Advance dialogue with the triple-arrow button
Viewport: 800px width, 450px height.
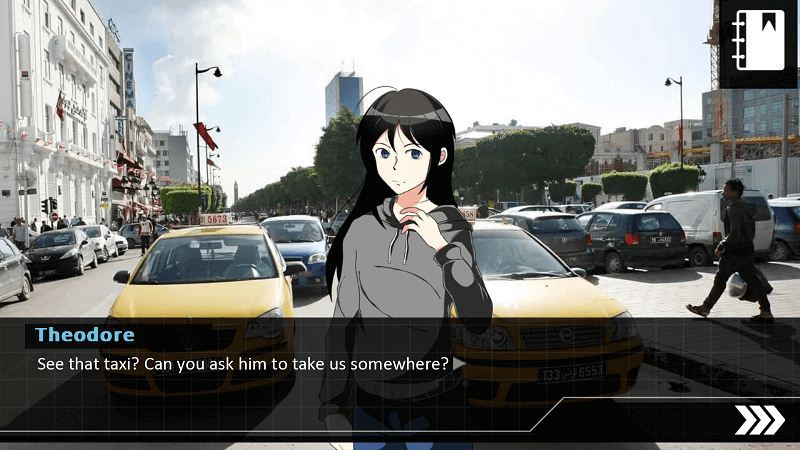click(x=759, y=420)
